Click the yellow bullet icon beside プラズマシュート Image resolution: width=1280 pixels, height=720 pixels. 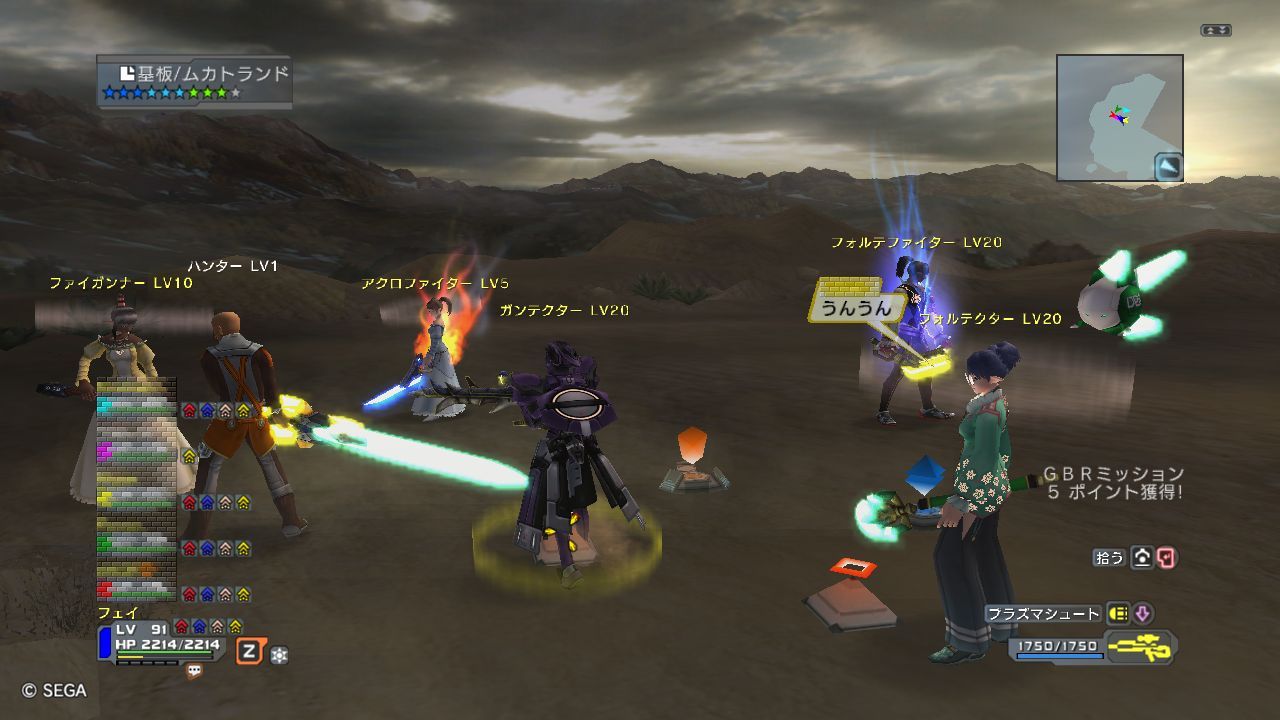tap(1118, 614)
